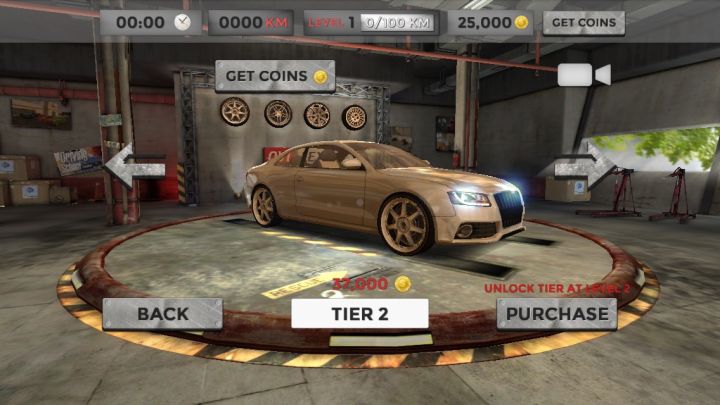Tap GET COINS beside the 25,000 balance
The width and height of the screenshot is (720, 405).
[583, 22]
